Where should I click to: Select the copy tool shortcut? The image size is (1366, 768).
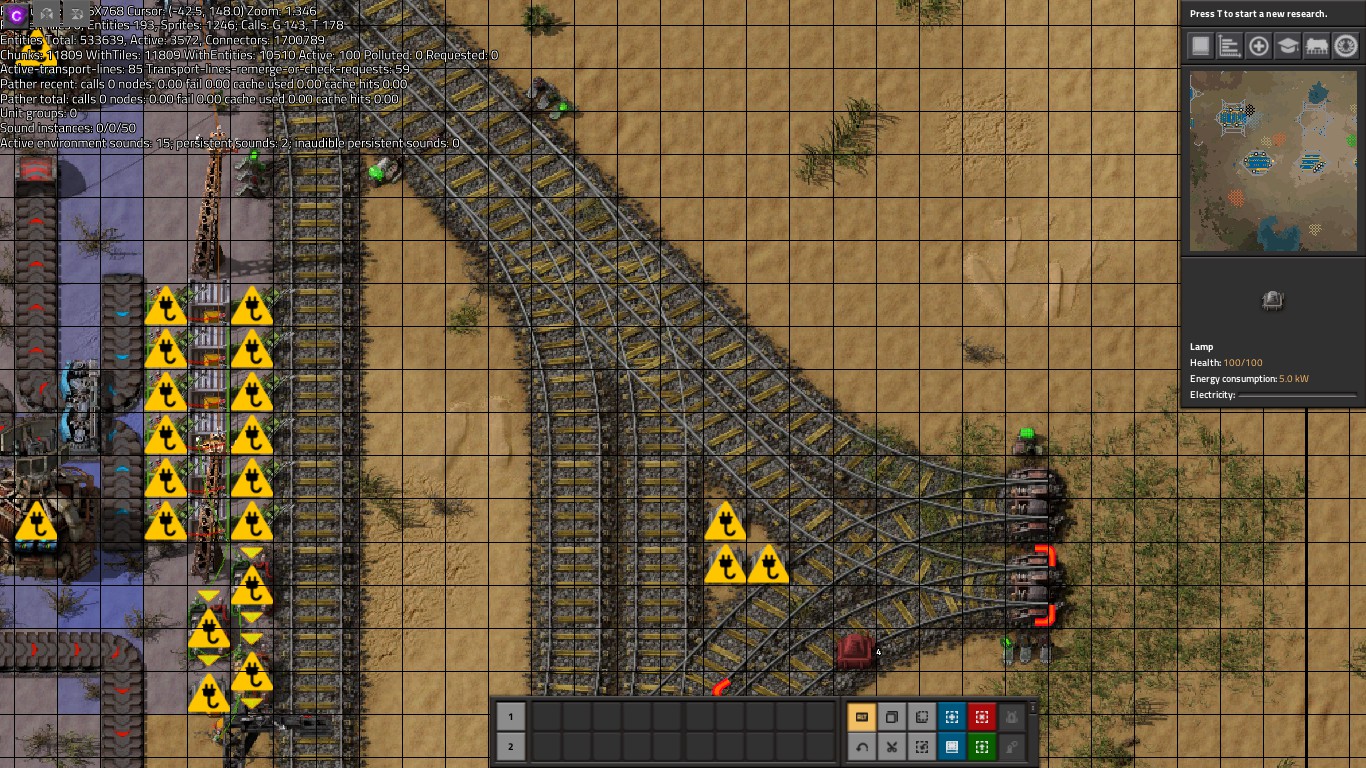tap(892, 717)
